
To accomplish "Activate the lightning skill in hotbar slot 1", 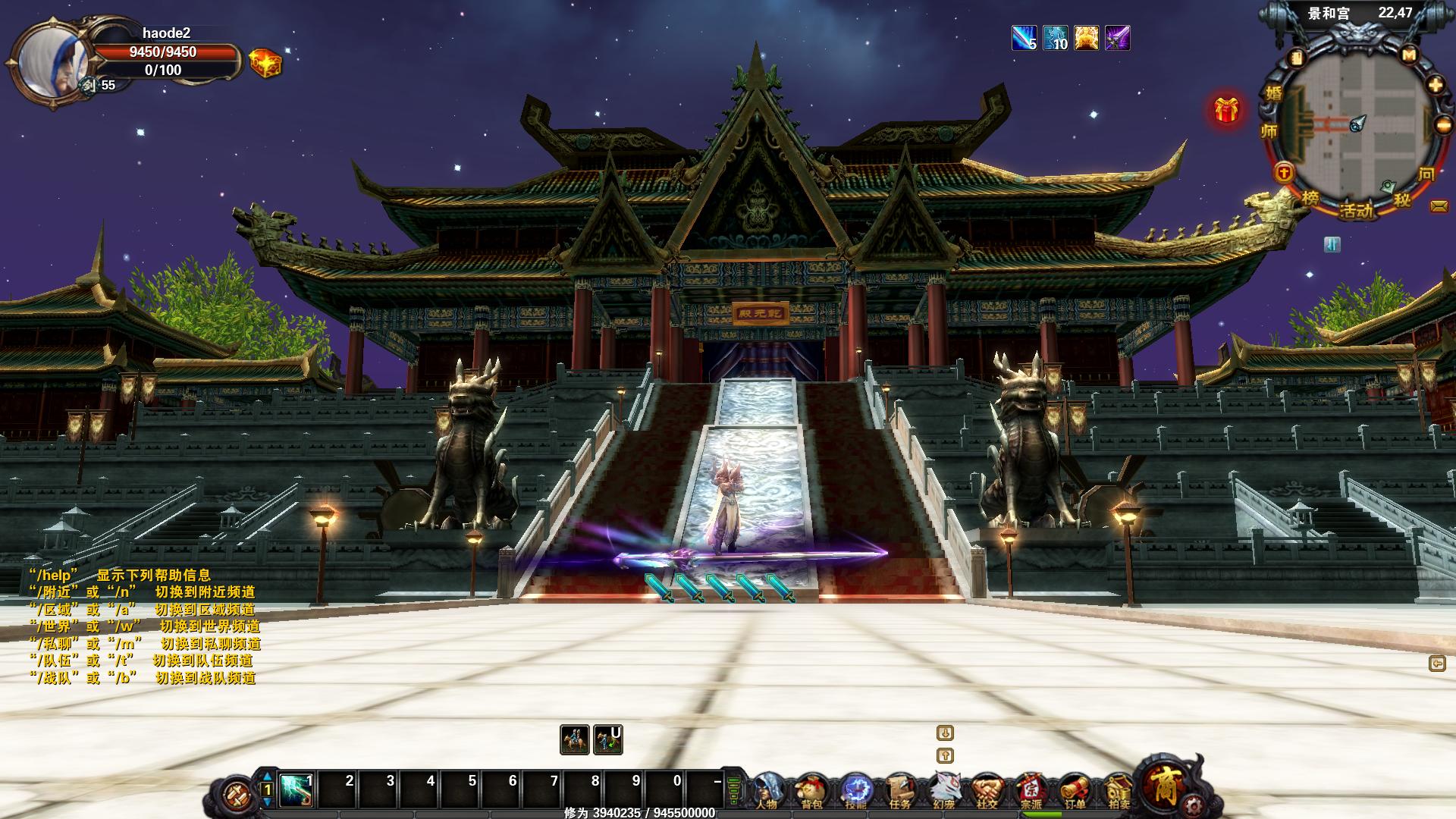I will click(297, 790).
